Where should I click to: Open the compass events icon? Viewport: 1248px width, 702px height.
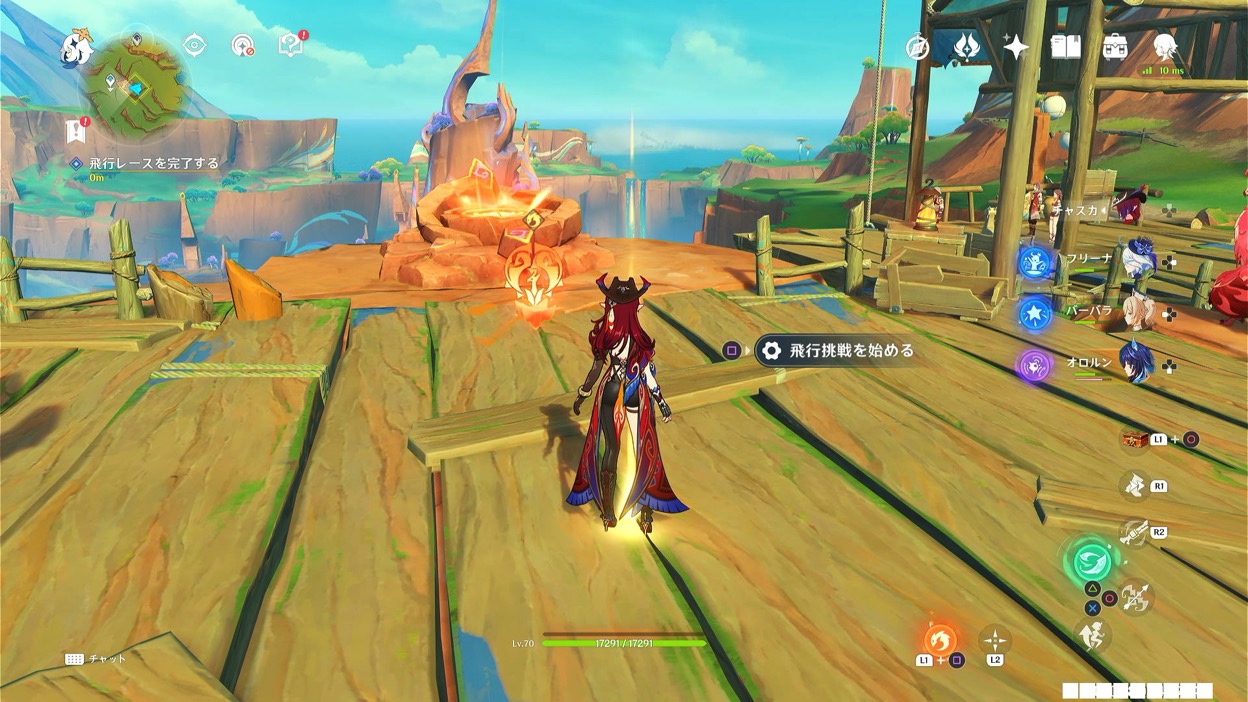click(x=917, y=47)
